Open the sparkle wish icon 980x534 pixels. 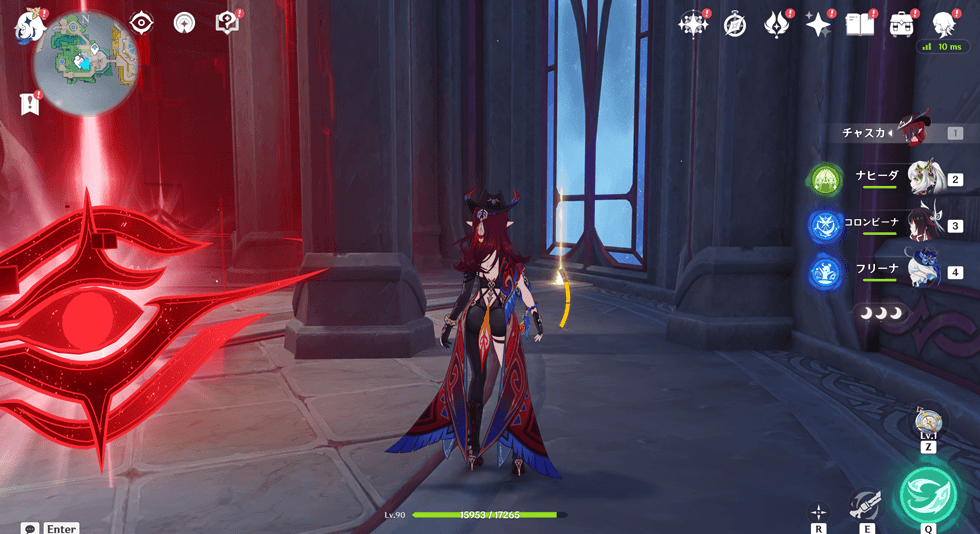tap(818, 25)
